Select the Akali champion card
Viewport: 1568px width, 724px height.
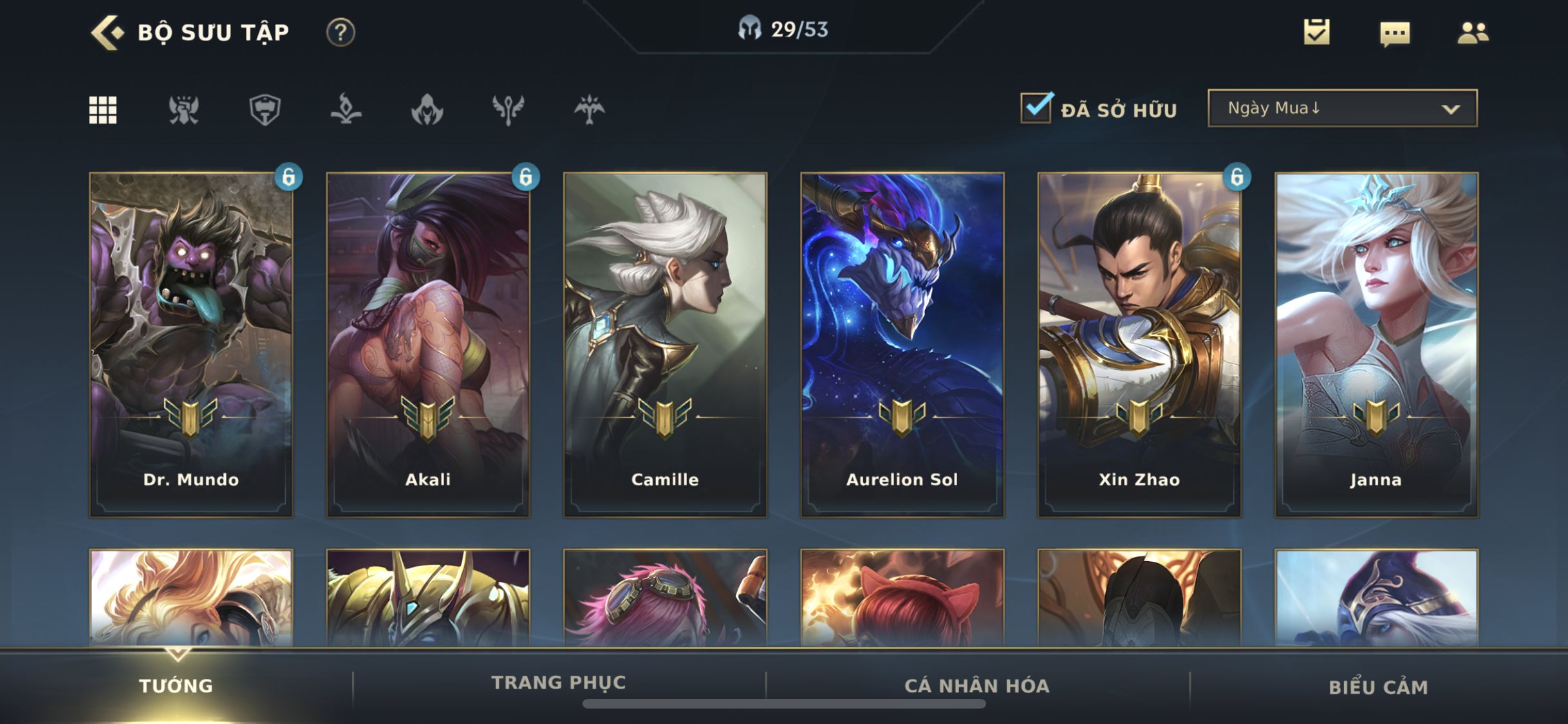428,344
